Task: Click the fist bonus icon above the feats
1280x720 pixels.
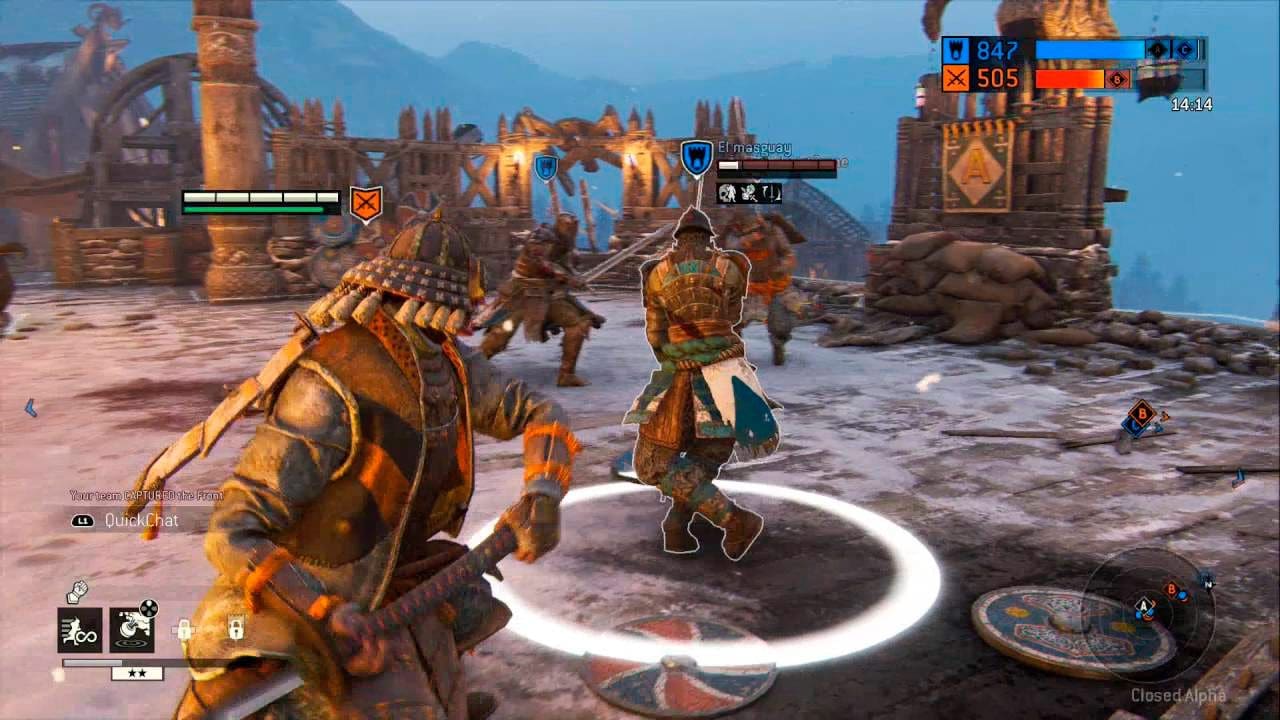Action: tap(77, 592)
